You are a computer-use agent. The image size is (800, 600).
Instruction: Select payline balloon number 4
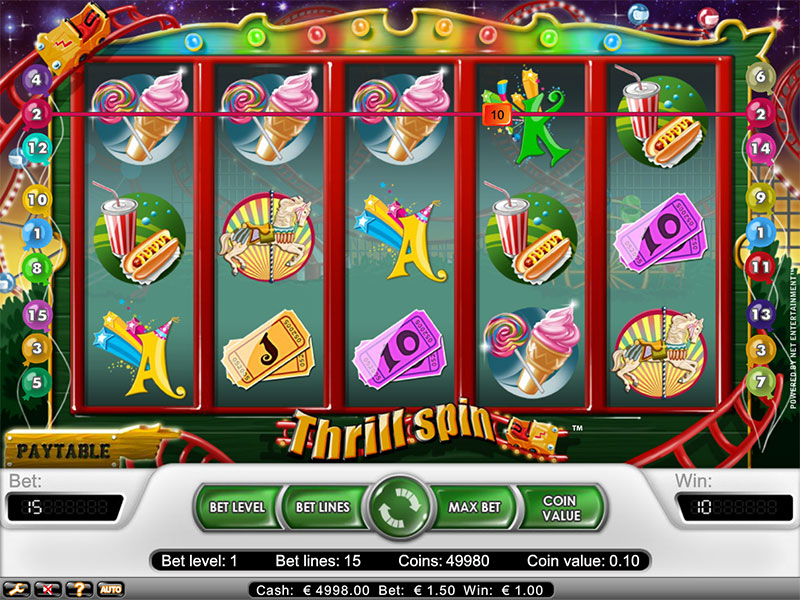coord(37,79)
